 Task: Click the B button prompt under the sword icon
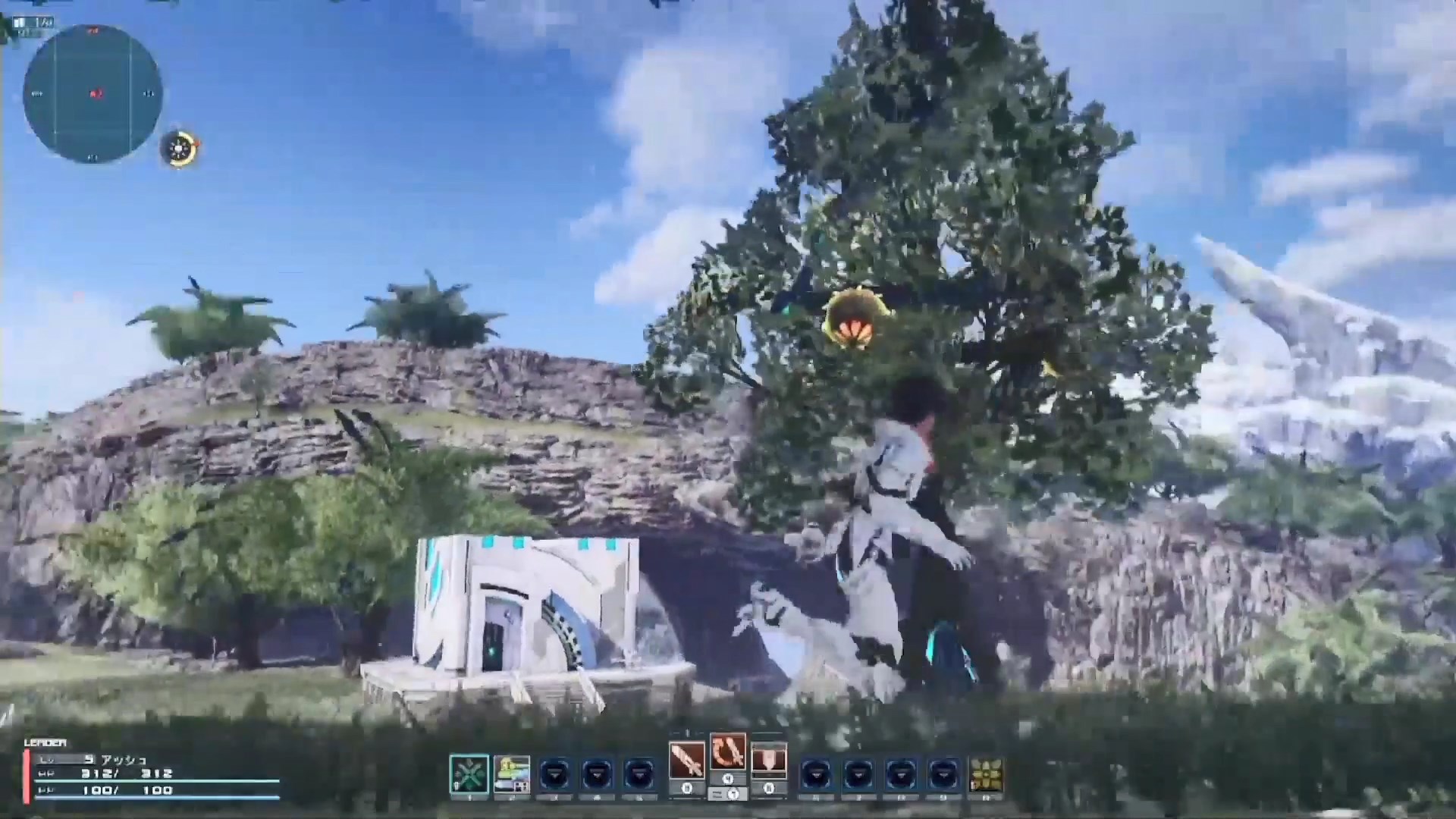[x=687, y=788]
